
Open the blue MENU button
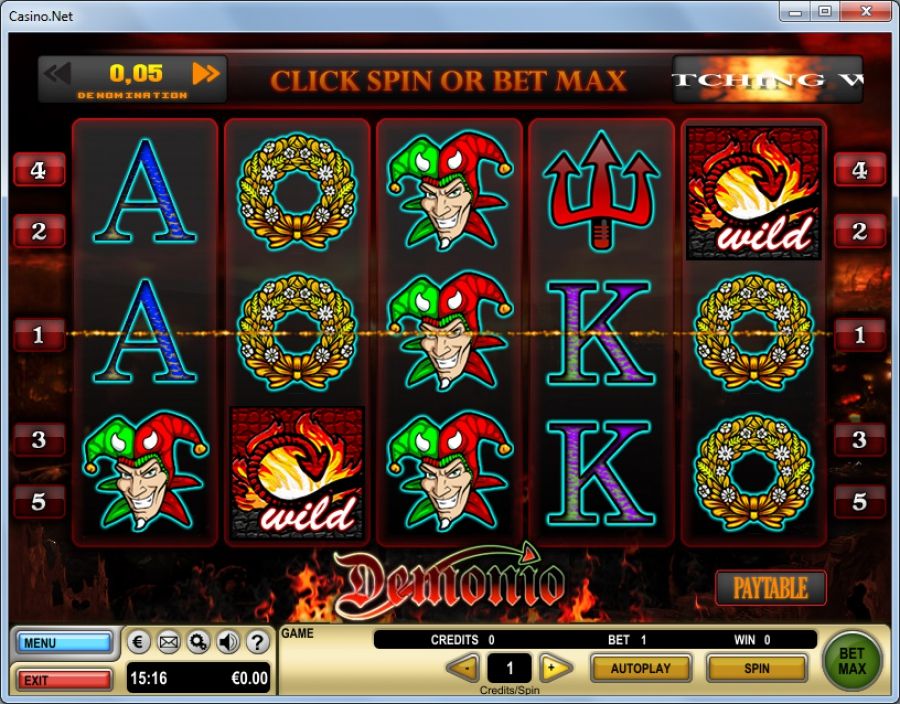pyautogui.click(x=64, y=642)
